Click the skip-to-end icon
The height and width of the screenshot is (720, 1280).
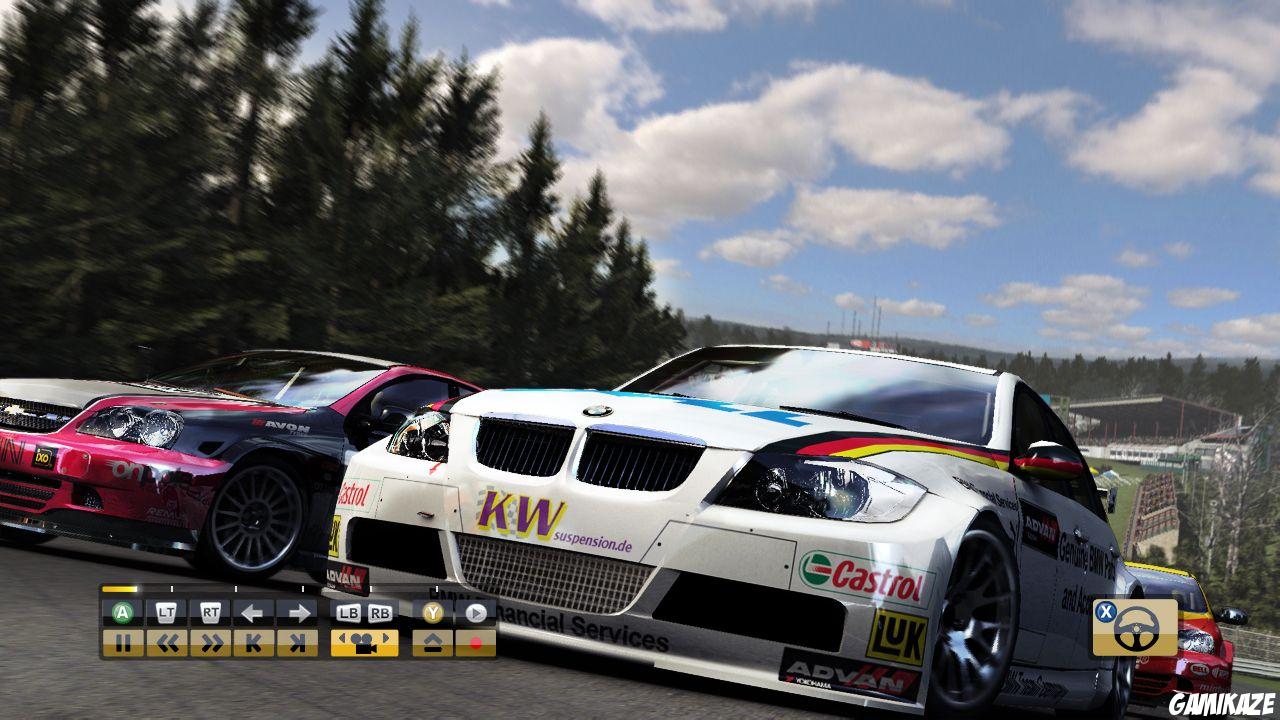pyautogui.click(x=298, y=643)
